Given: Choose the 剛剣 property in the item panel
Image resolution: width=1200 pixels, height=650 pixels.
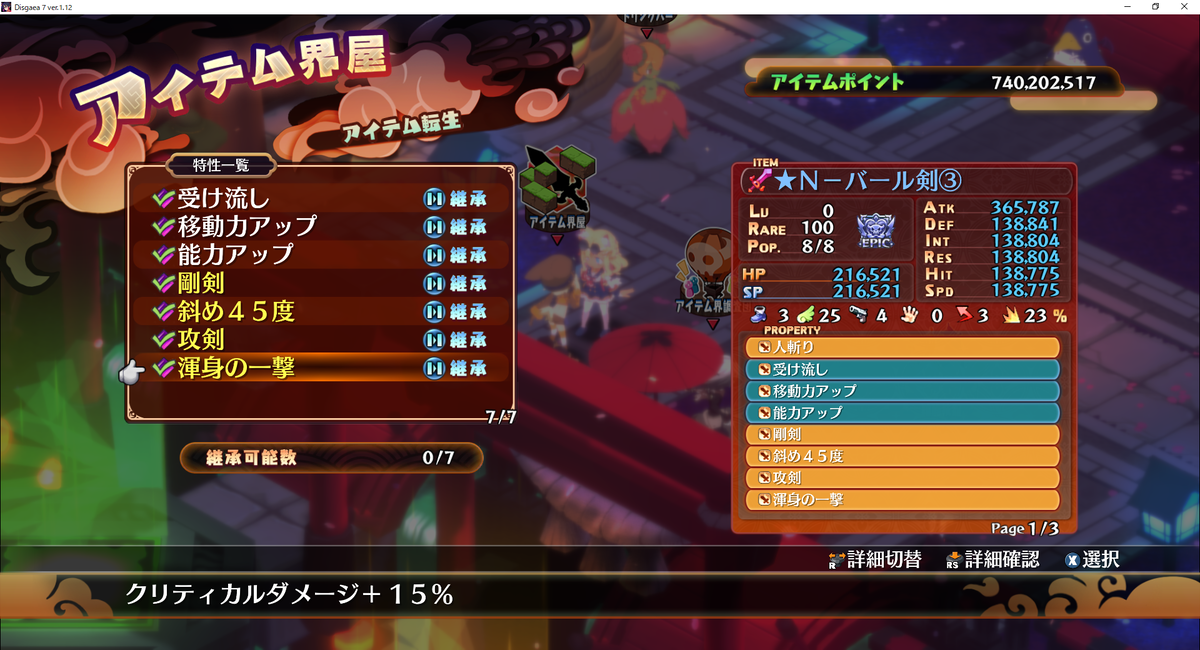Looking at the screenshot, I should [902, 434].
